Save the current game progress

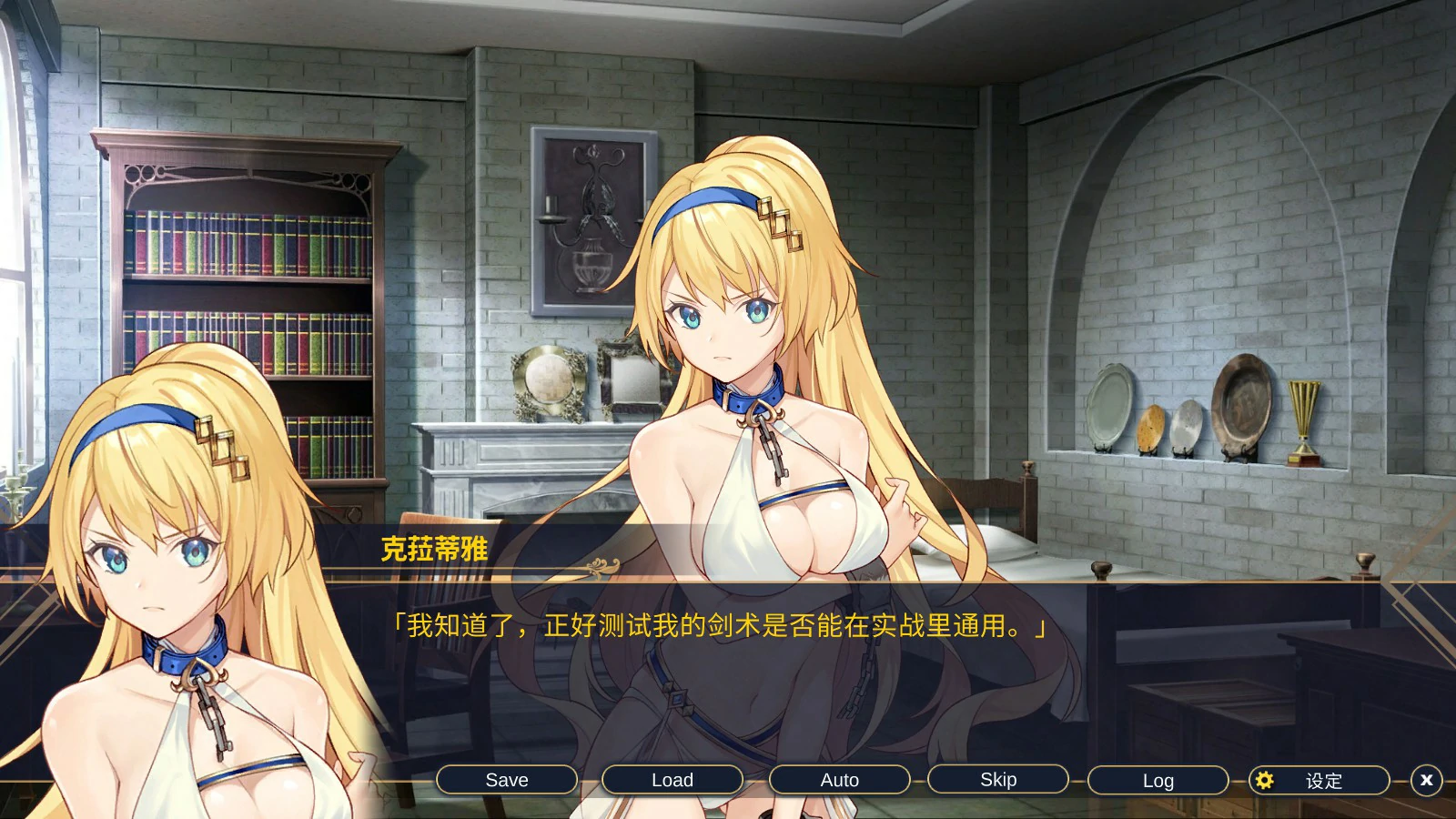coord(508,780)
